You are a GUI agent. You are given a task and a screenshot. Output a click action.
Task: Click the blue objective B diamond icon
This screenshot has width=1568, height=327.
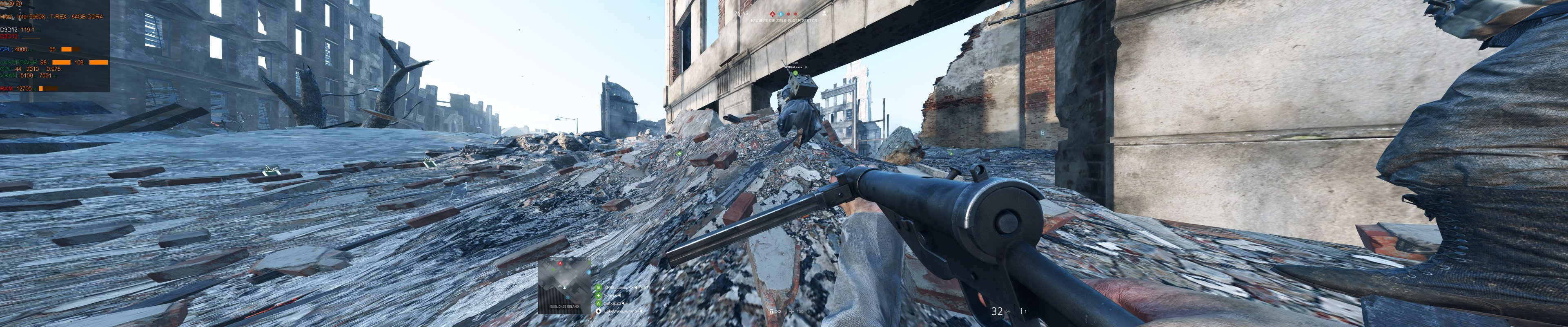point(781,15)
